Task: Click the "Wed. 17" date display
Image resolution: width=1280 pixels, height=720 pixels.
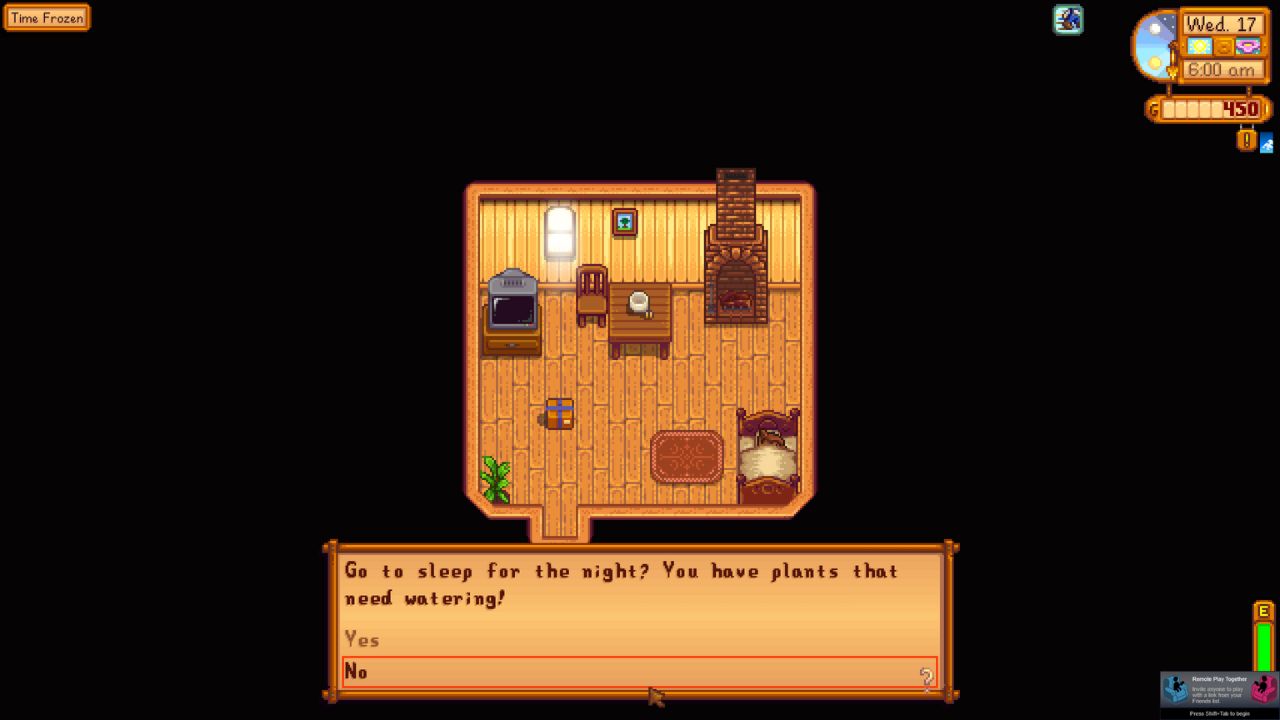Action: point(1222,25)
